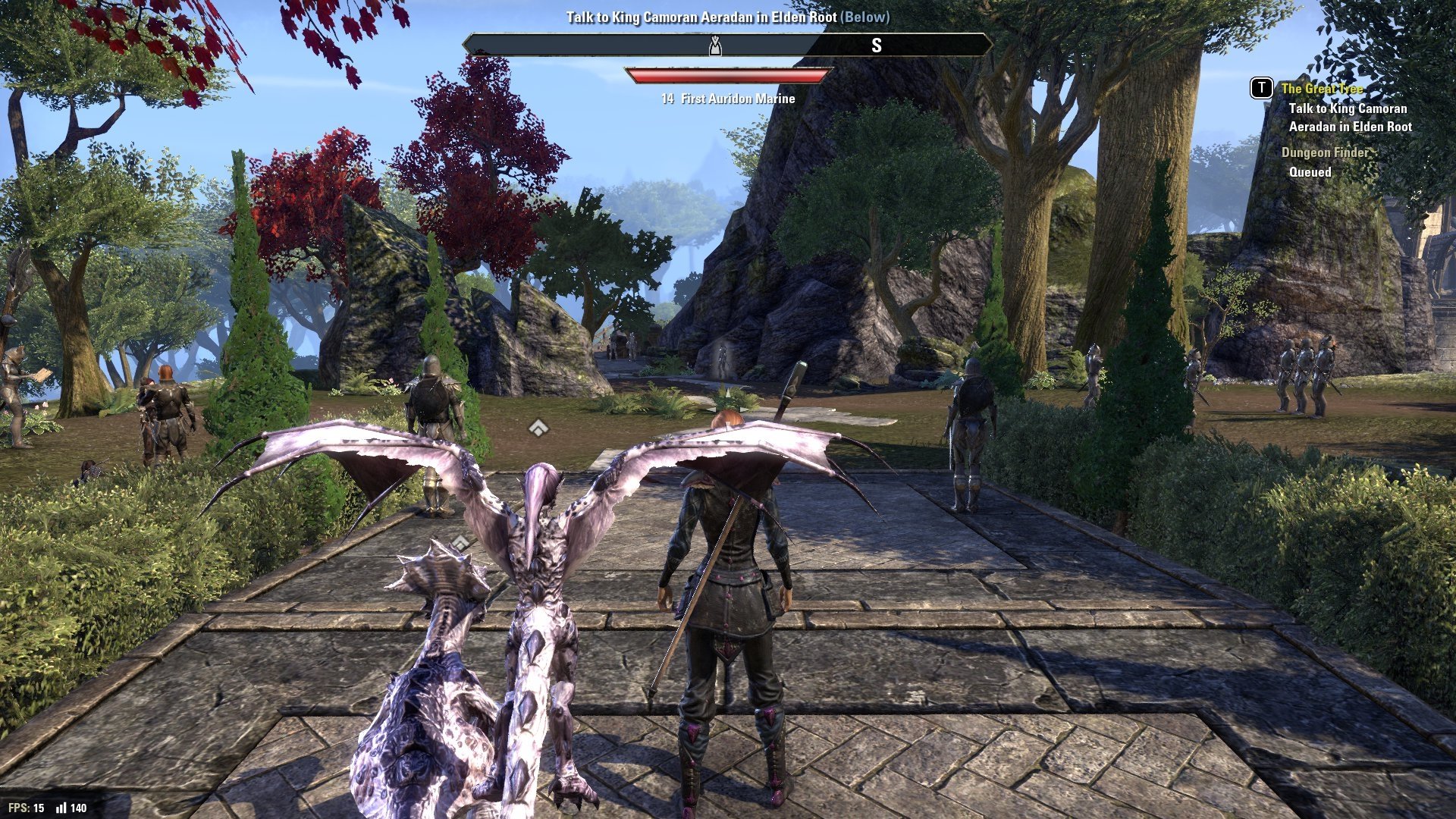Select The Great Tree quest title
The image size is (1456, 819).
coord(1322,89)
